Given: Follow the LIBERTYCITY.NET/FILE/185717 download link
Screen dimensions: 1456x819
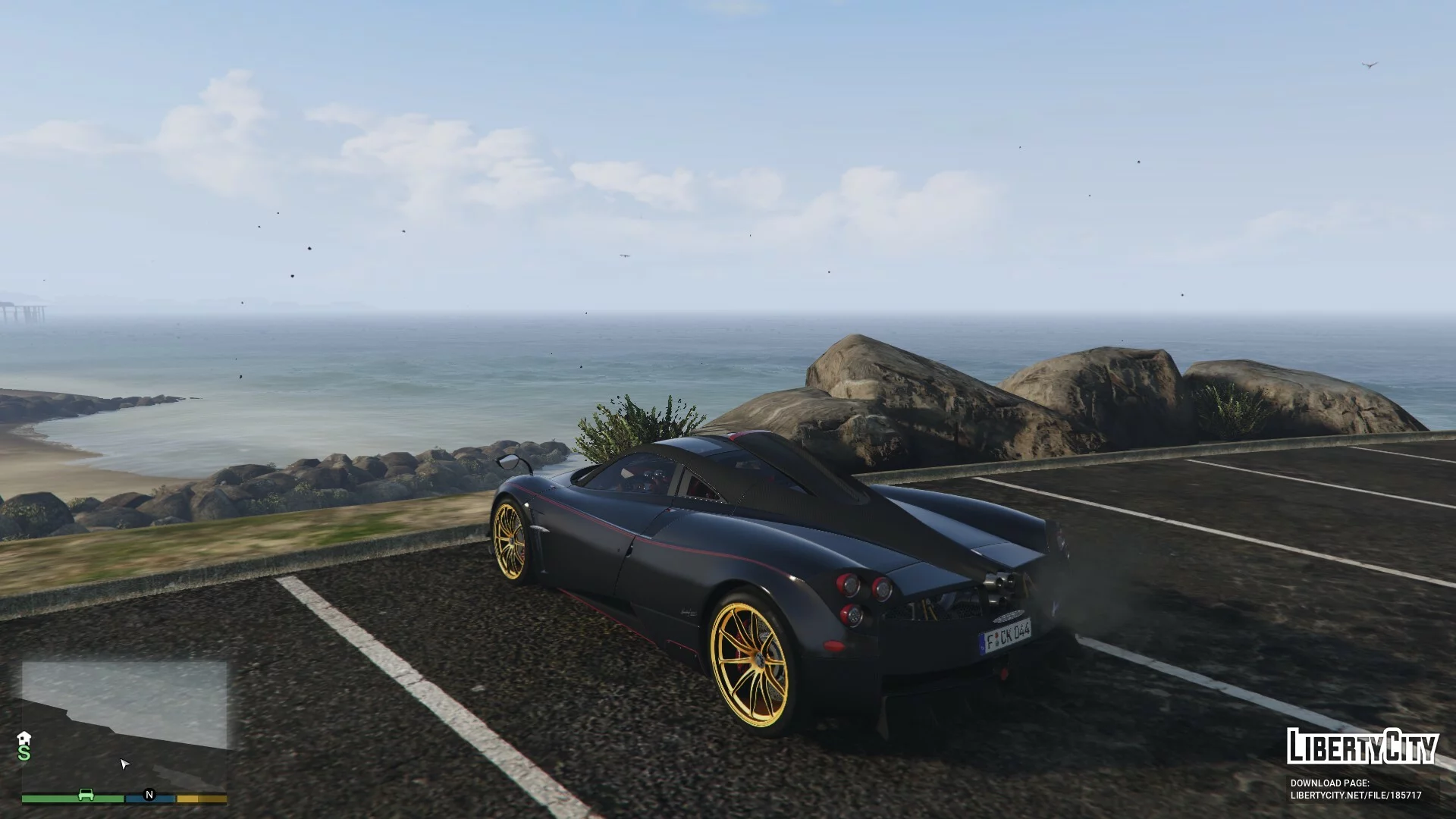Looking at the screenshot, I should point(1356,795).
